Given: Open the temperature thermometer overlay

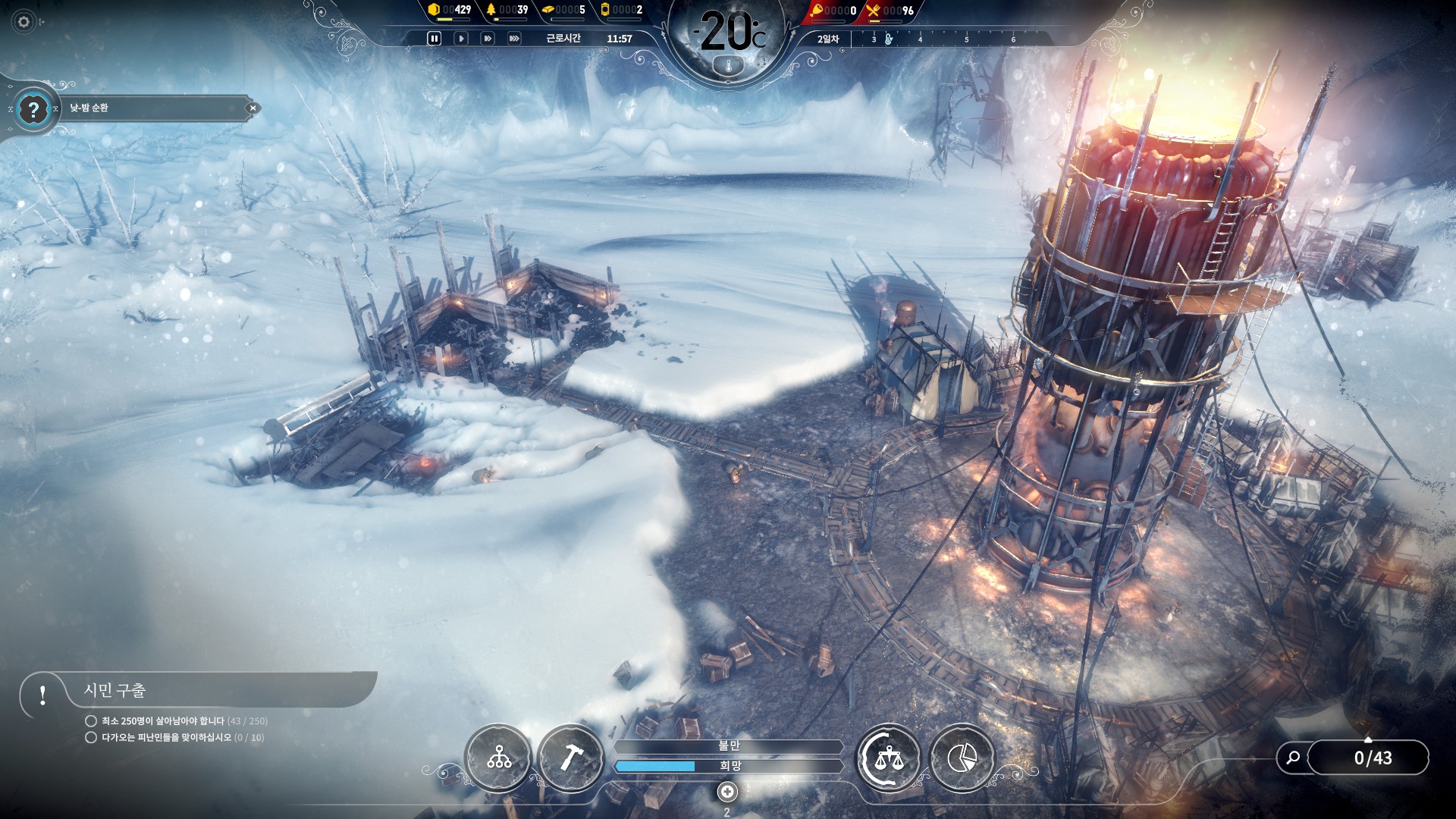Looking at the screenshot, I should click(x=729, y=66).
